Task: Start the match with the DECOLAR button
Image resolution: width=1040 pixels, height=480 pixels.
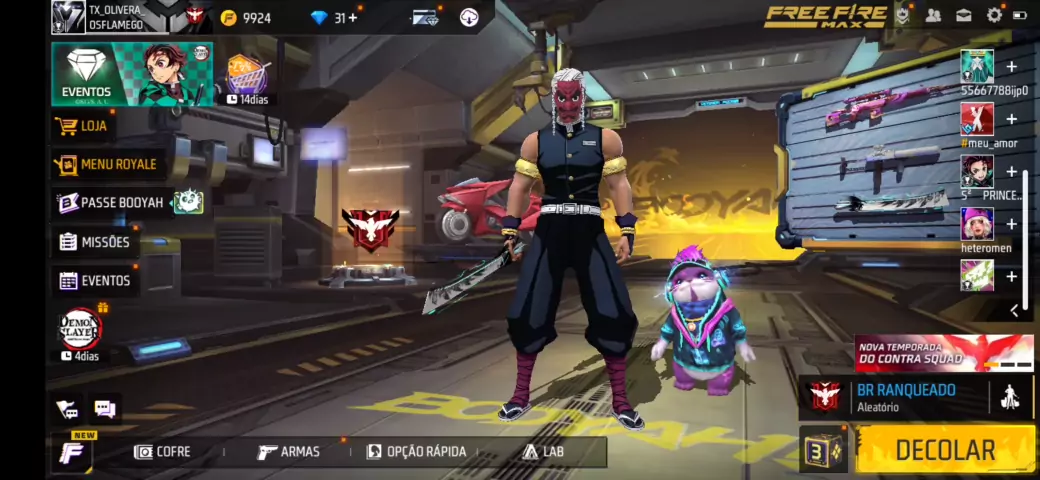Action: point(945,450)
